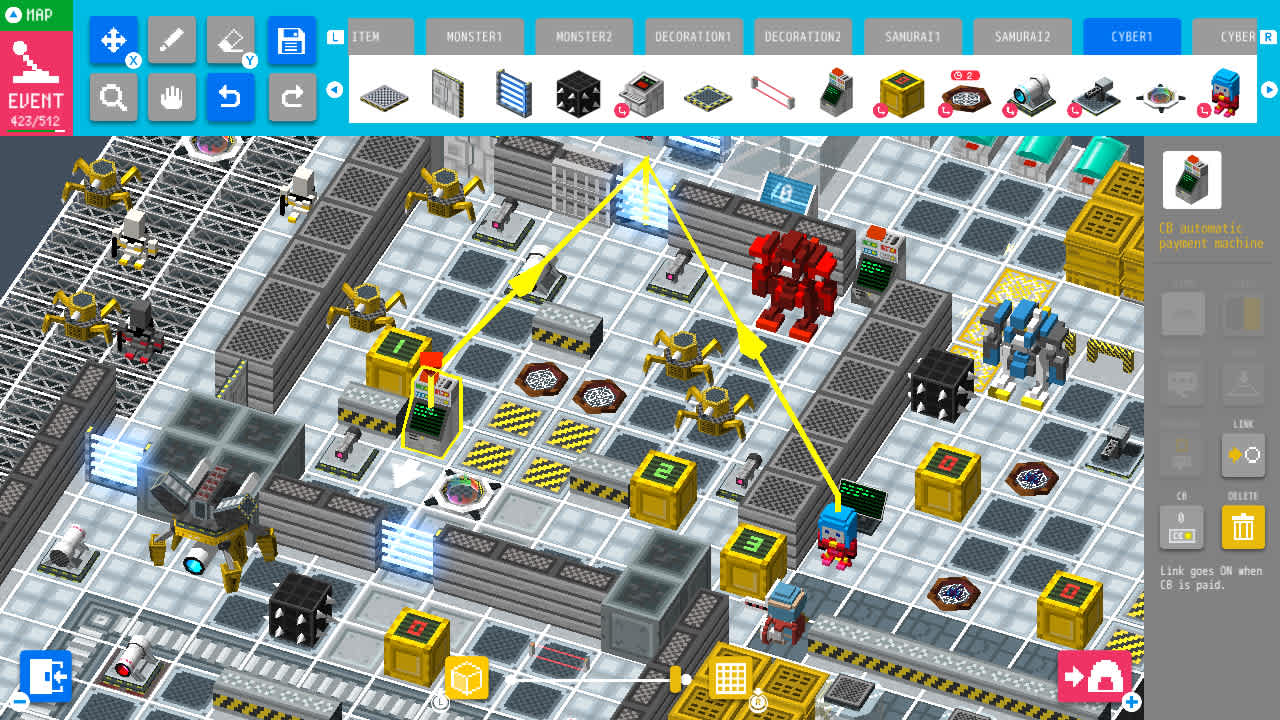1280x720 pixels.
Task: Select the CB automatic payment machine in palette
Action: pyautogui.click(x=837, y=91)
